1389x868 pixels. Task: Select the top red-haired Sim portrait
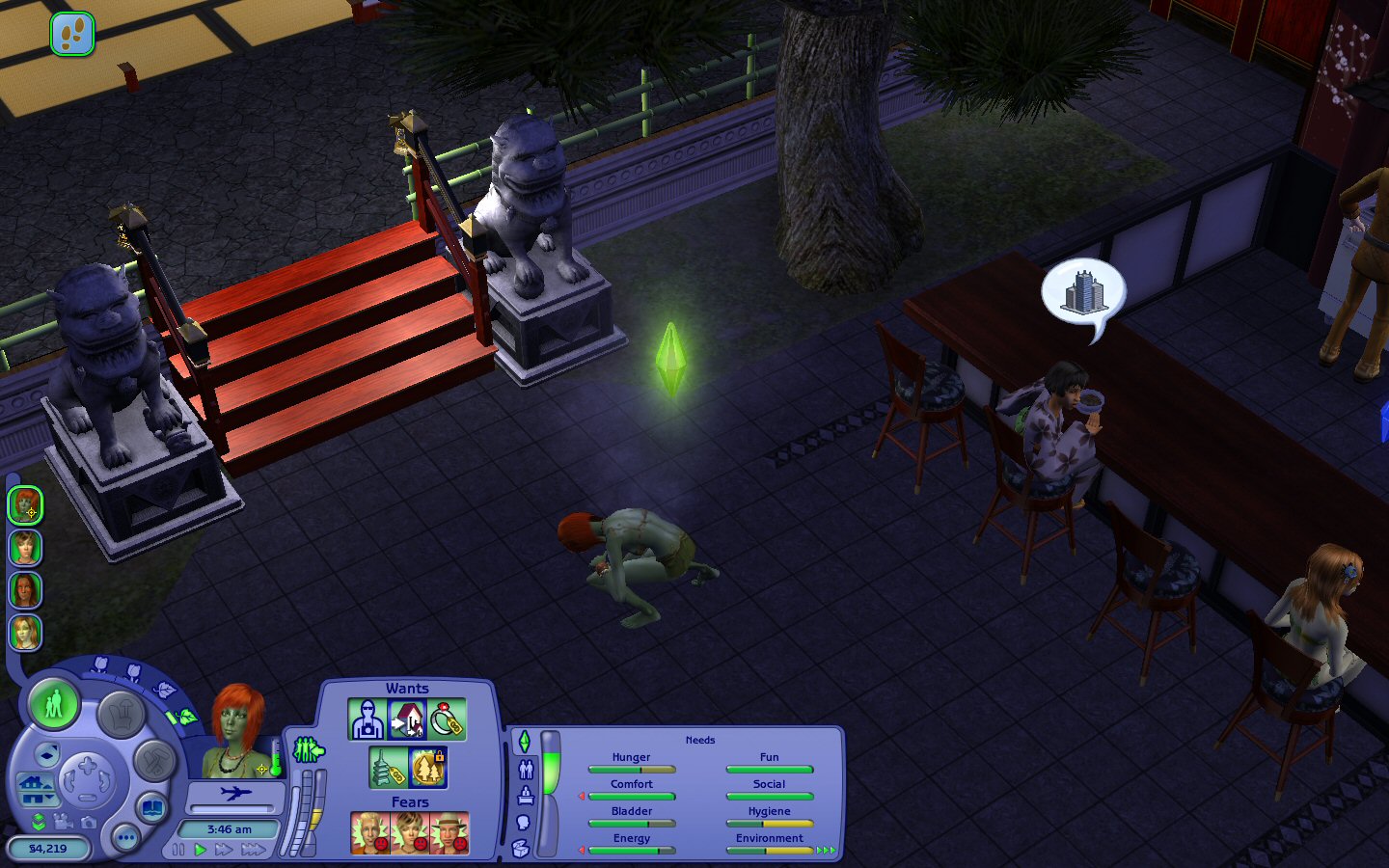click(25, 504)
